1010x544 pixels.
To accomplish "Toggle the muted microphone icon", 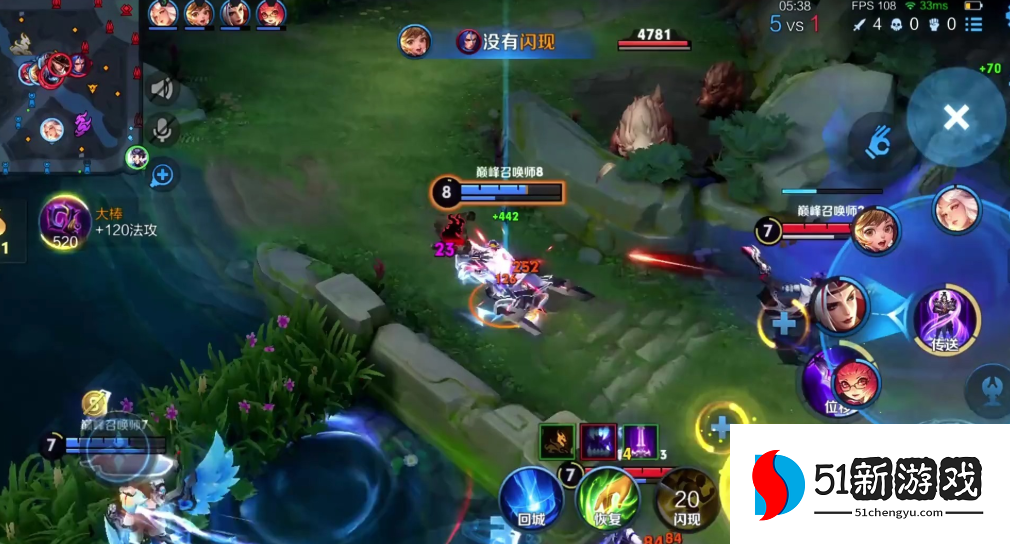I will [x=164, y=128].
